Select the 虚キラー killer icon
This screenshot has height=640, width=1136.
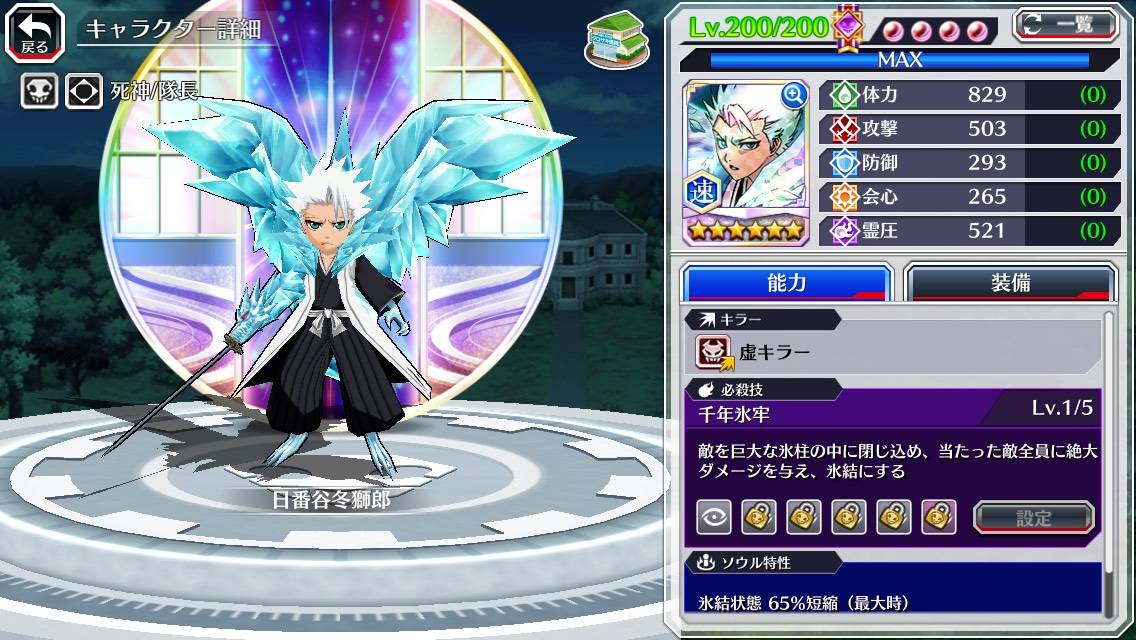click(714, 352)
